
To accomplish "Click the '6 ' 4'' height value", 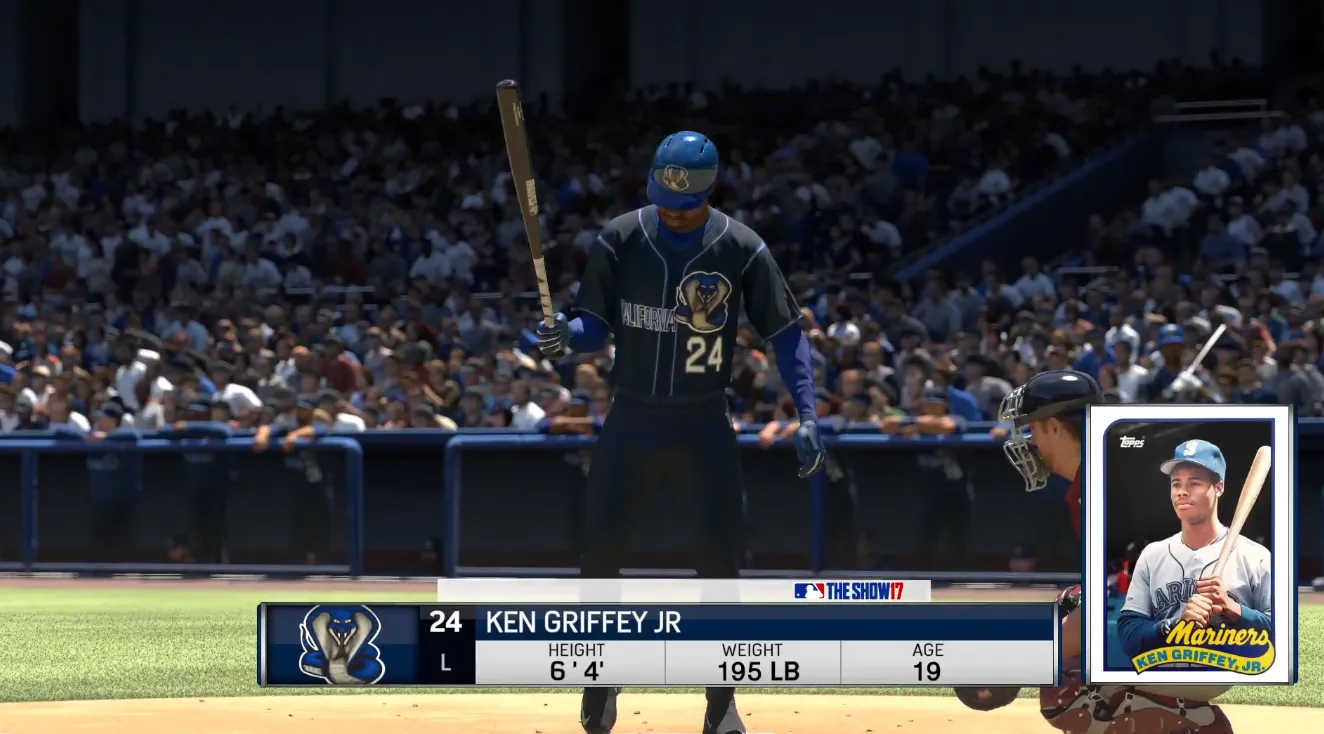I will tap(579, 670).
